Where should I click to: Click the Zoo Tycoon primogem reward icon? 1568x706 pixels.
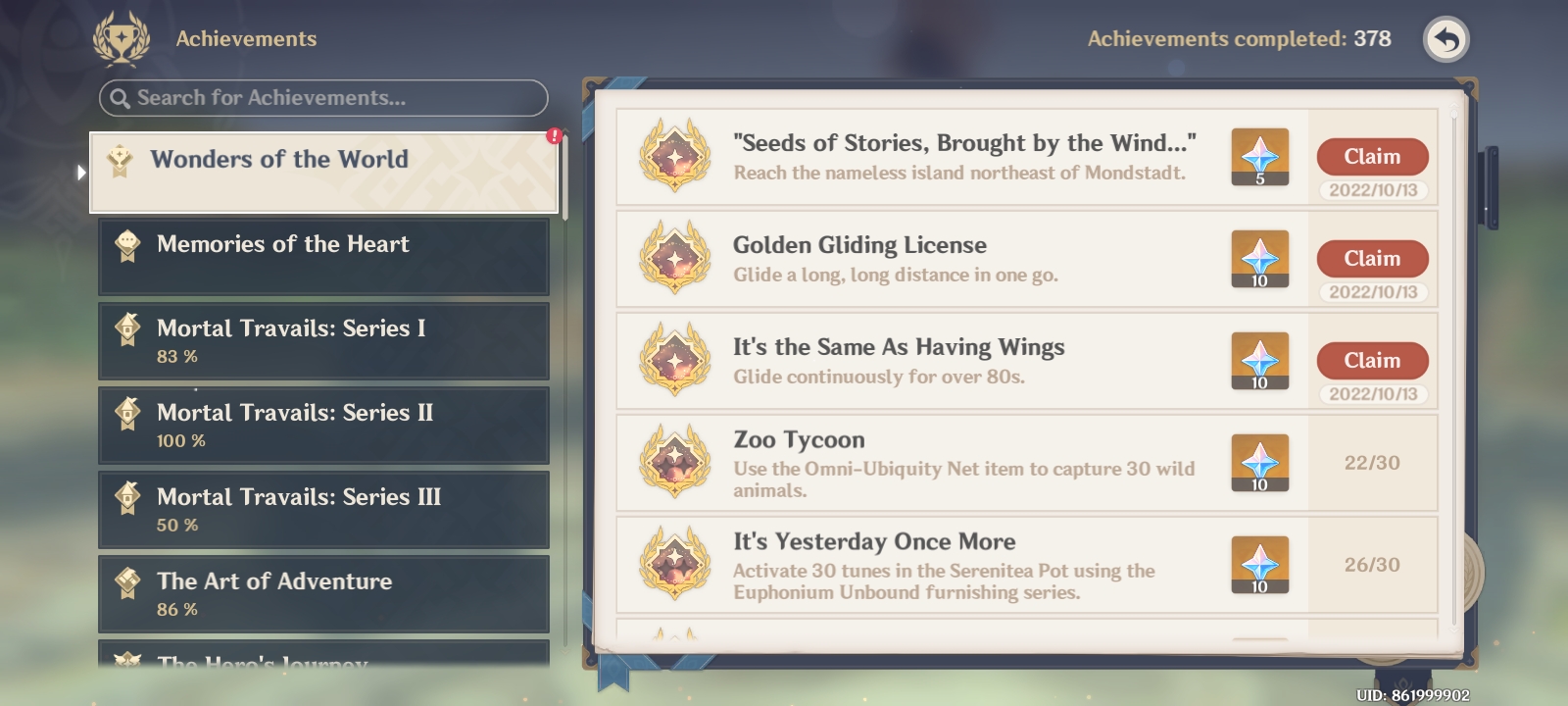tap(1260, 463)
